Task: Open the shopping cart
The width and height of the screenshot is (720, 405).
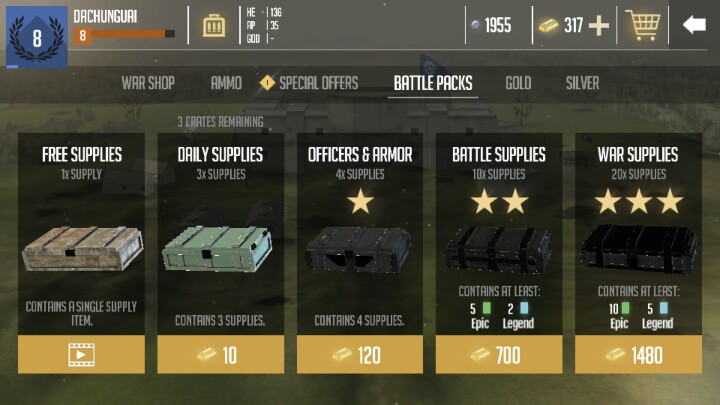Action: click(x=642, y=25)
